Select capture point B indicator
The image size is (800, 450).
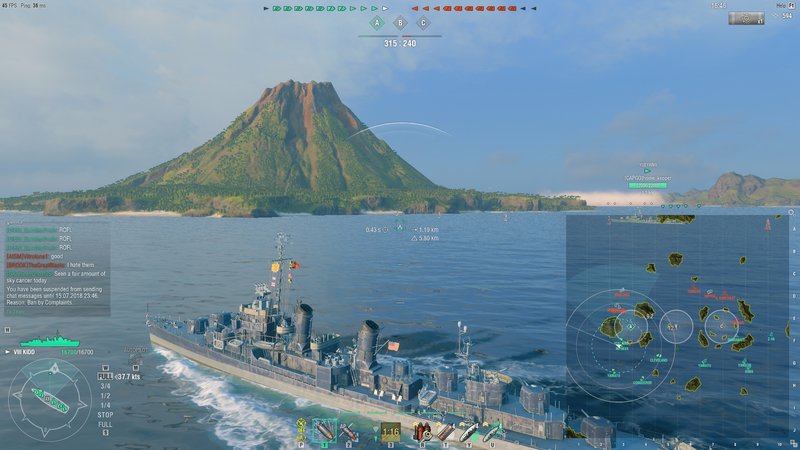tap(400, 23)
